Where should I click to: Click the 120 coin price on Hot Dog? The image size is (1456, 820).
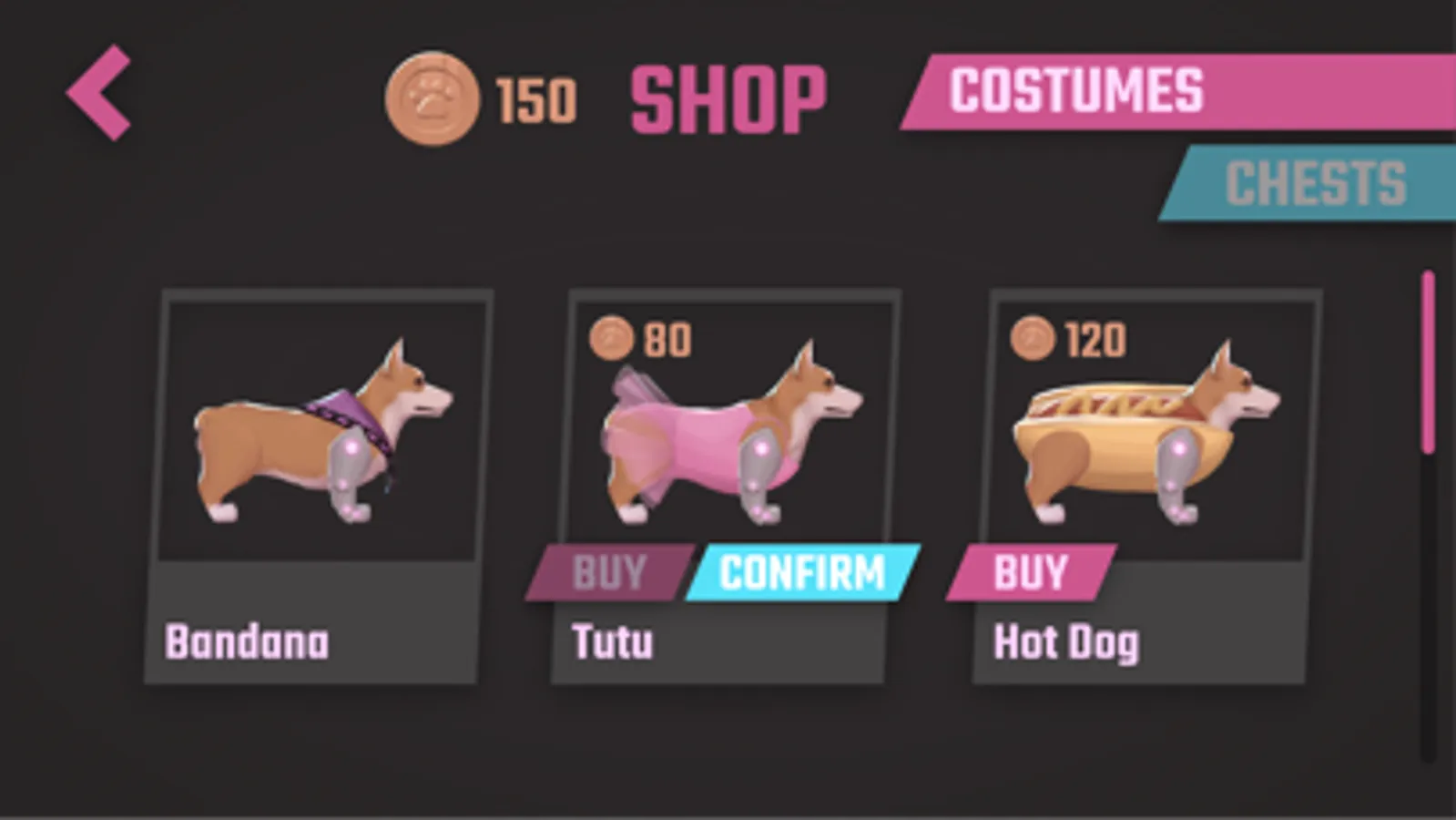click(x=1095, y=338)
